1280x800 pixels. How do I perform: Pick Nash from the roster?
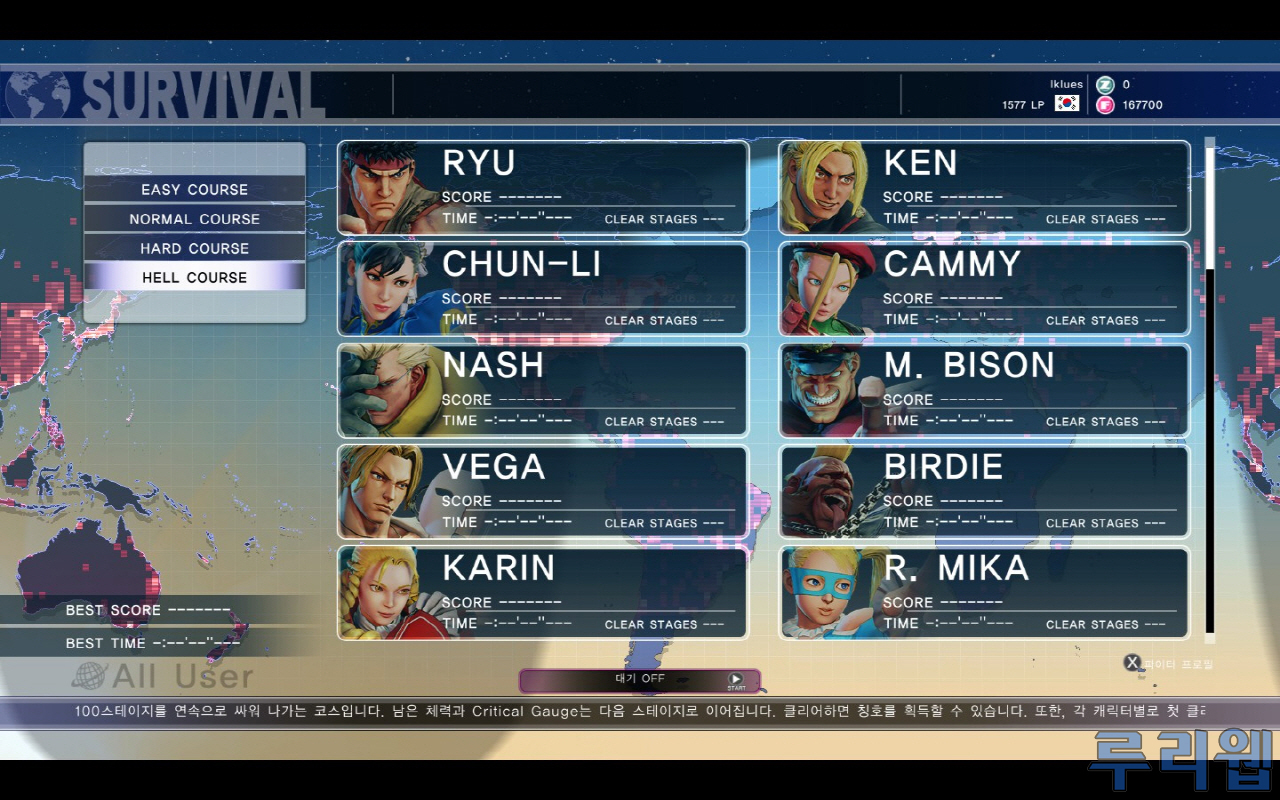coord(543,391)
